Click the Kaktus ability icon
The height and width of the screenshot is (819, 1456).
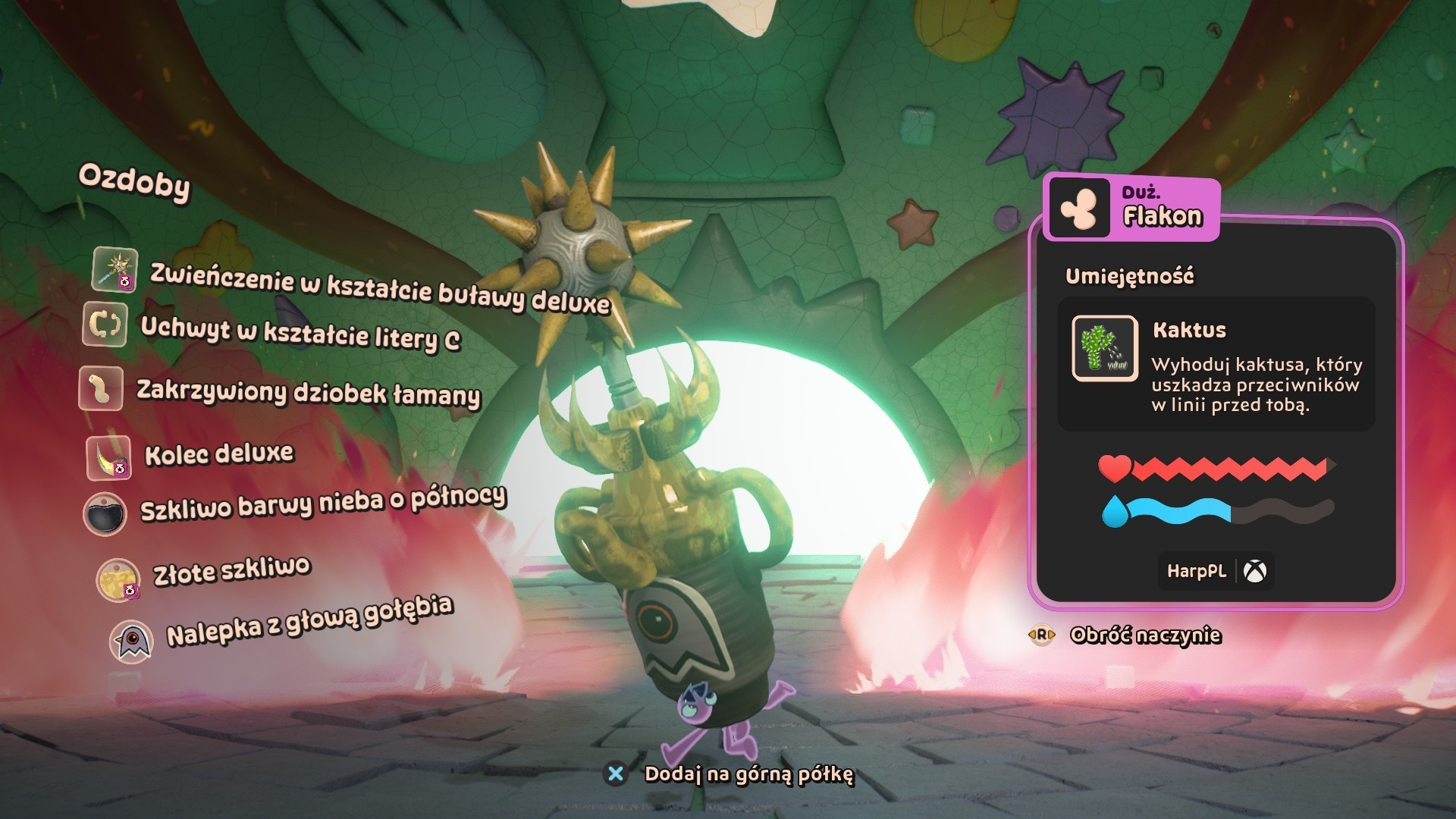tap(1104, 348)
